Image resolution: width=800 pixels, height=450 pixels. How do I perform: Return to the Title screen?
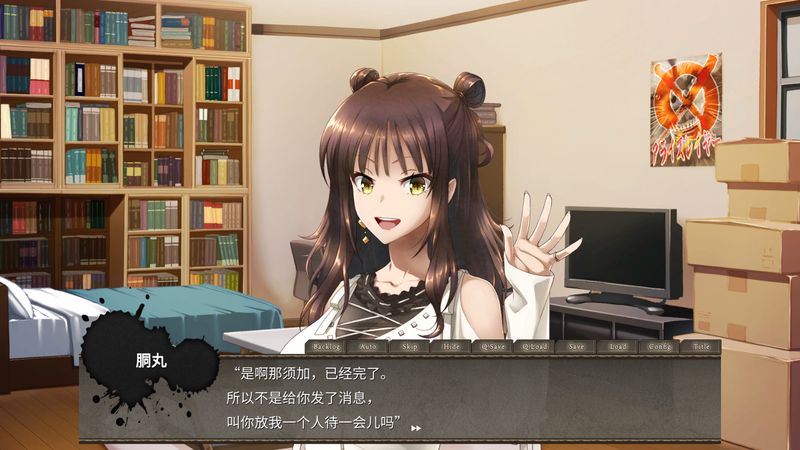(x=700, y=346)
